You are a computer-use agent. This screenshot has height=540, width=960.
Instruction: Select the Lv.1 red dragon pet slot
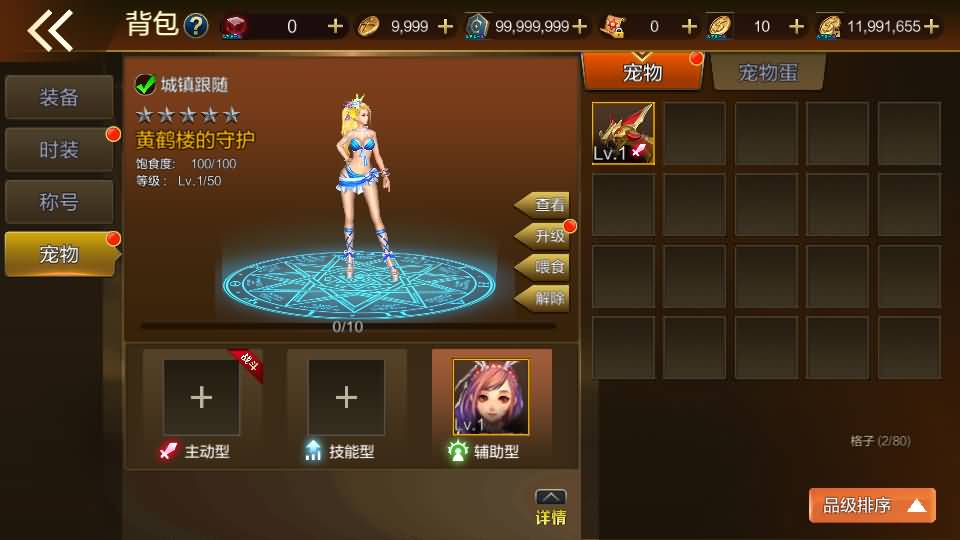[623, 133]
